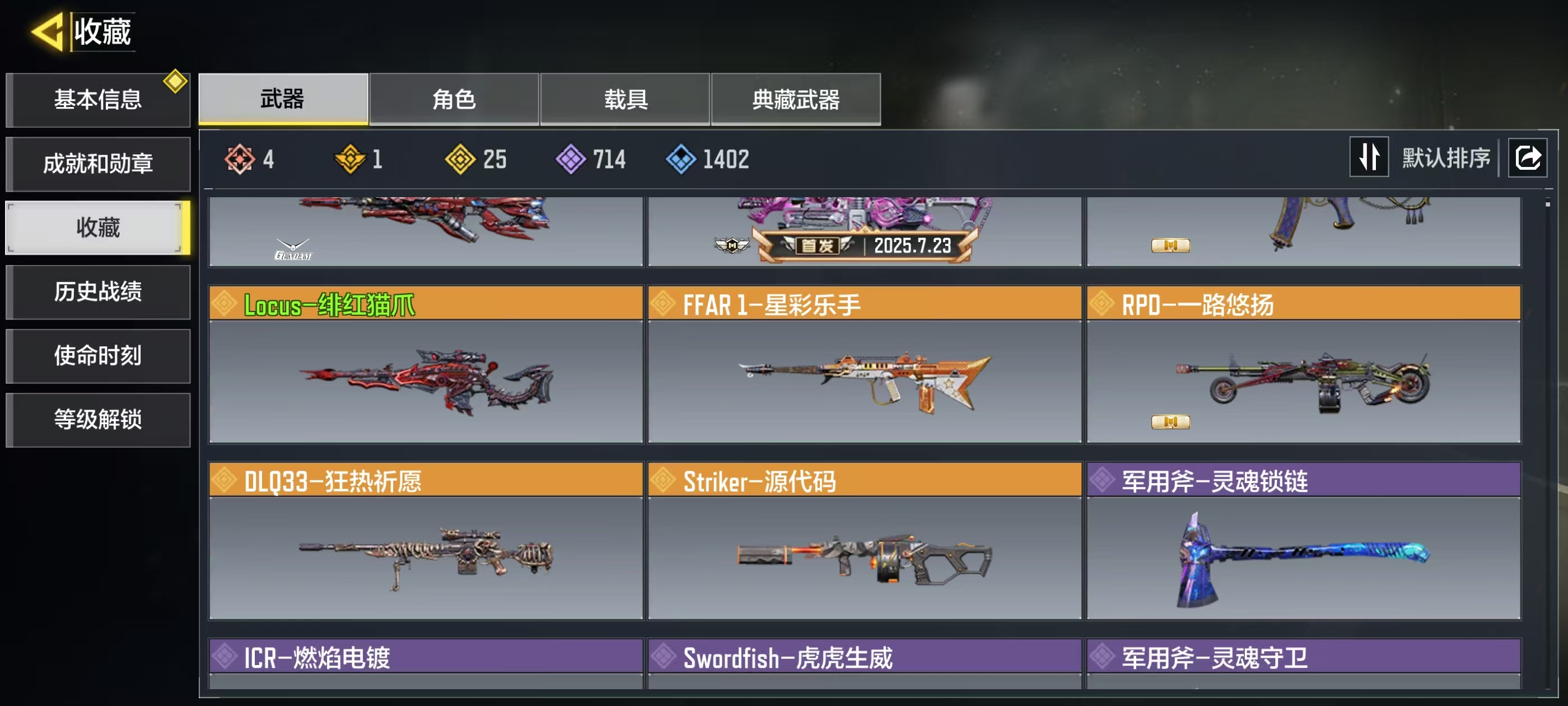Go back using the yellow arrow
1568x706 pixels.
48,32
